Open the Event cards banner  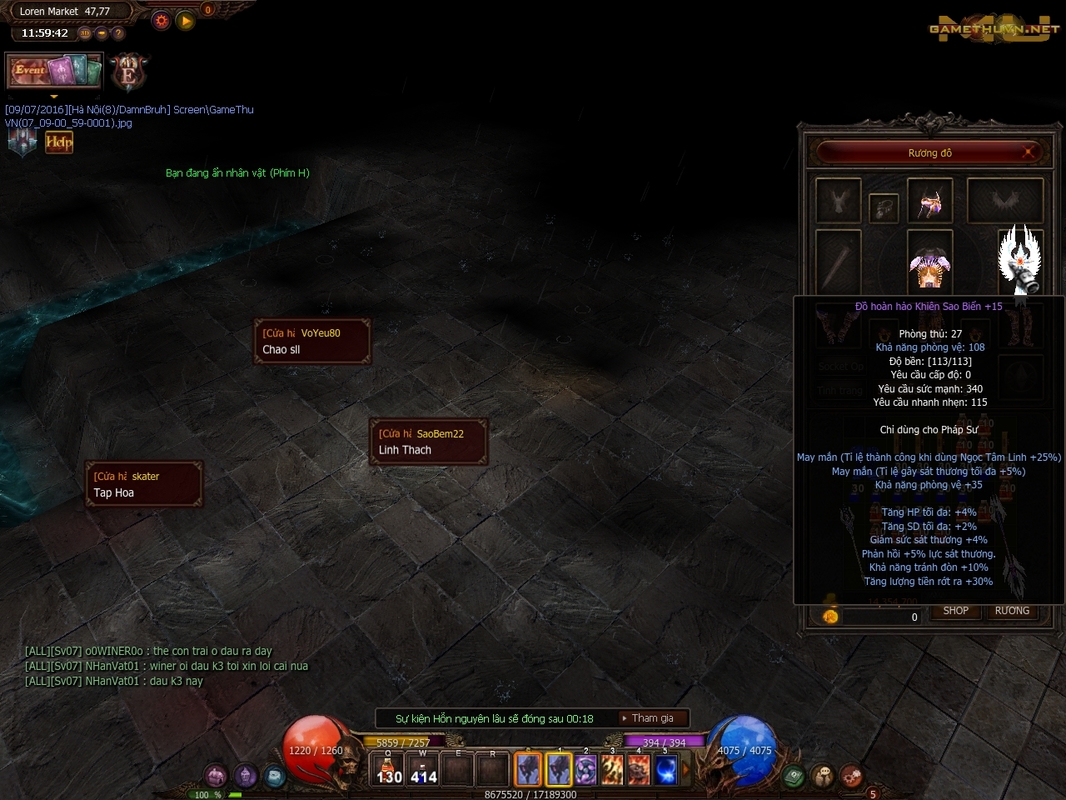coord(55,71)
